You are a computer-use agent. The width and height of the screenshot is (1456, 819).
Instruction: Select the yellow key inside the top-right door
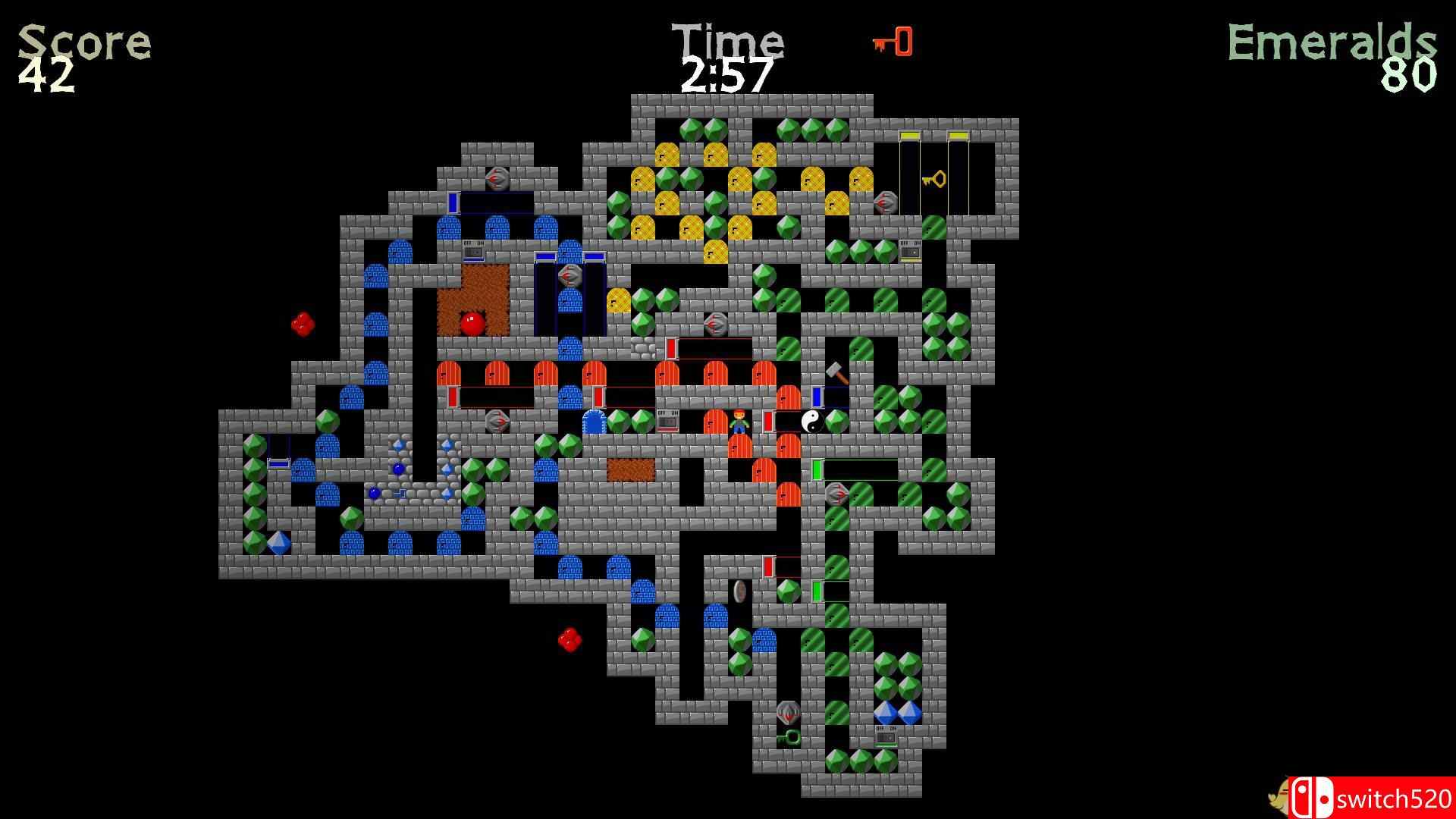tap(931, 180)
